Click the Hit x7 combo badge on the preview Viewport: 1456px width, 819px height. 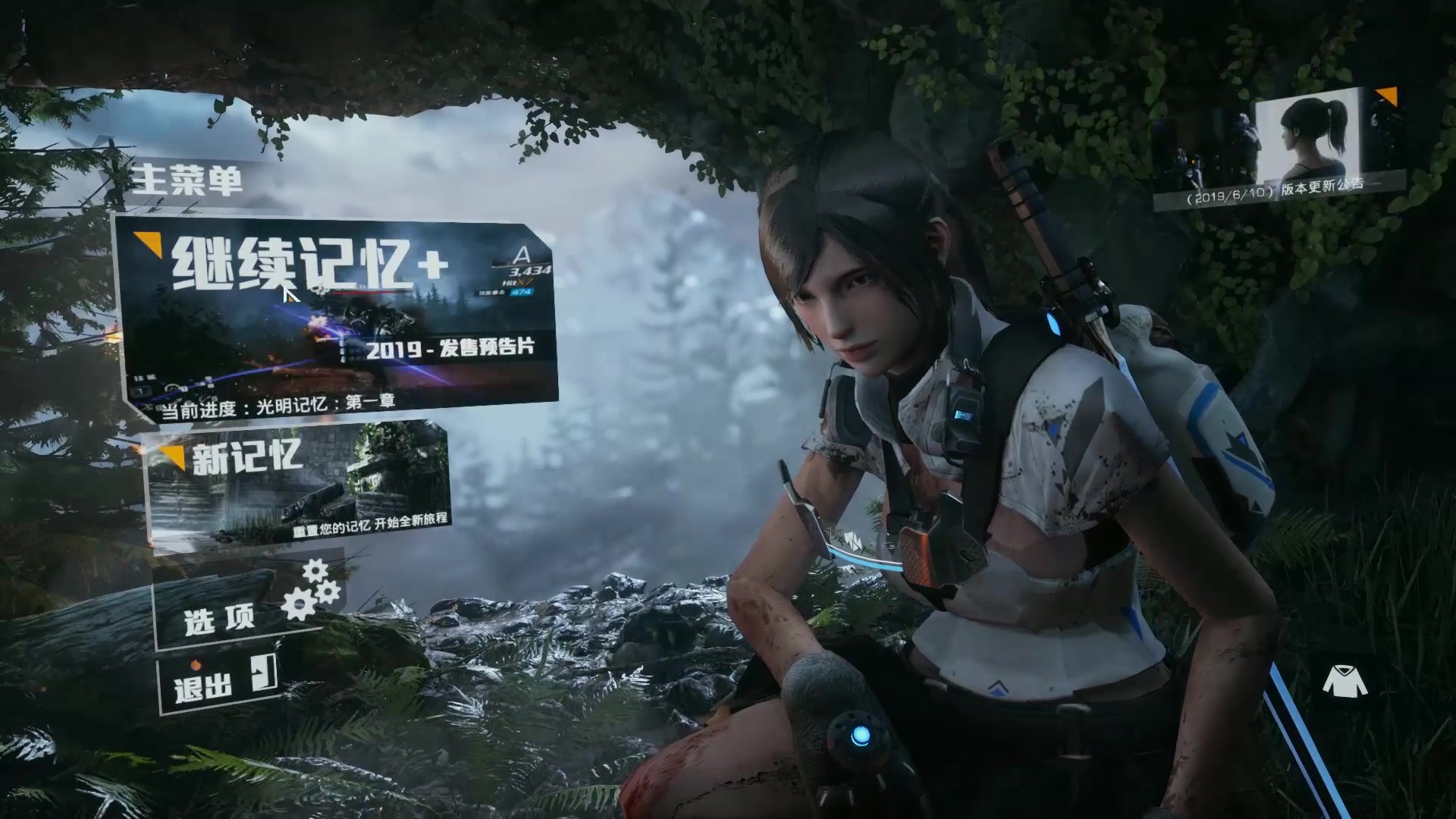516,282
